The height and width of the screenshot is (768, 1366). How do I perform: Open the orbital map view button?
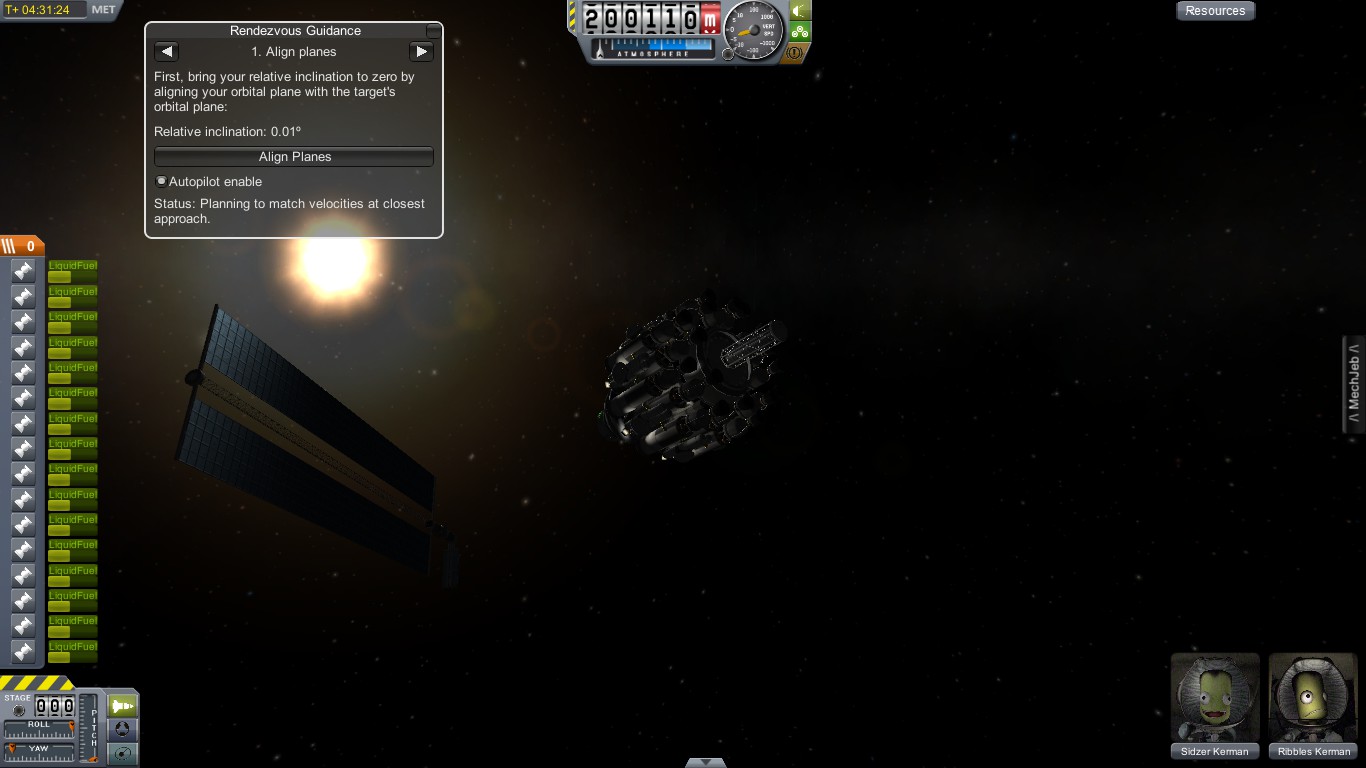tap(122, 753)
